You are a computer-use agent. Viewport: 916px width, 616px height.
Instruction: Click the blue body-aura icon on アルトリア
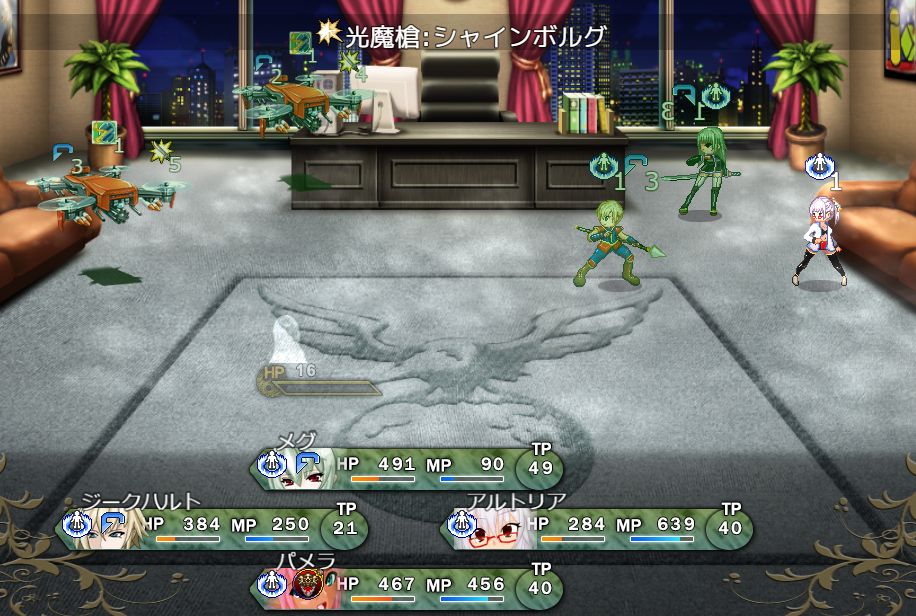(463, 523)
